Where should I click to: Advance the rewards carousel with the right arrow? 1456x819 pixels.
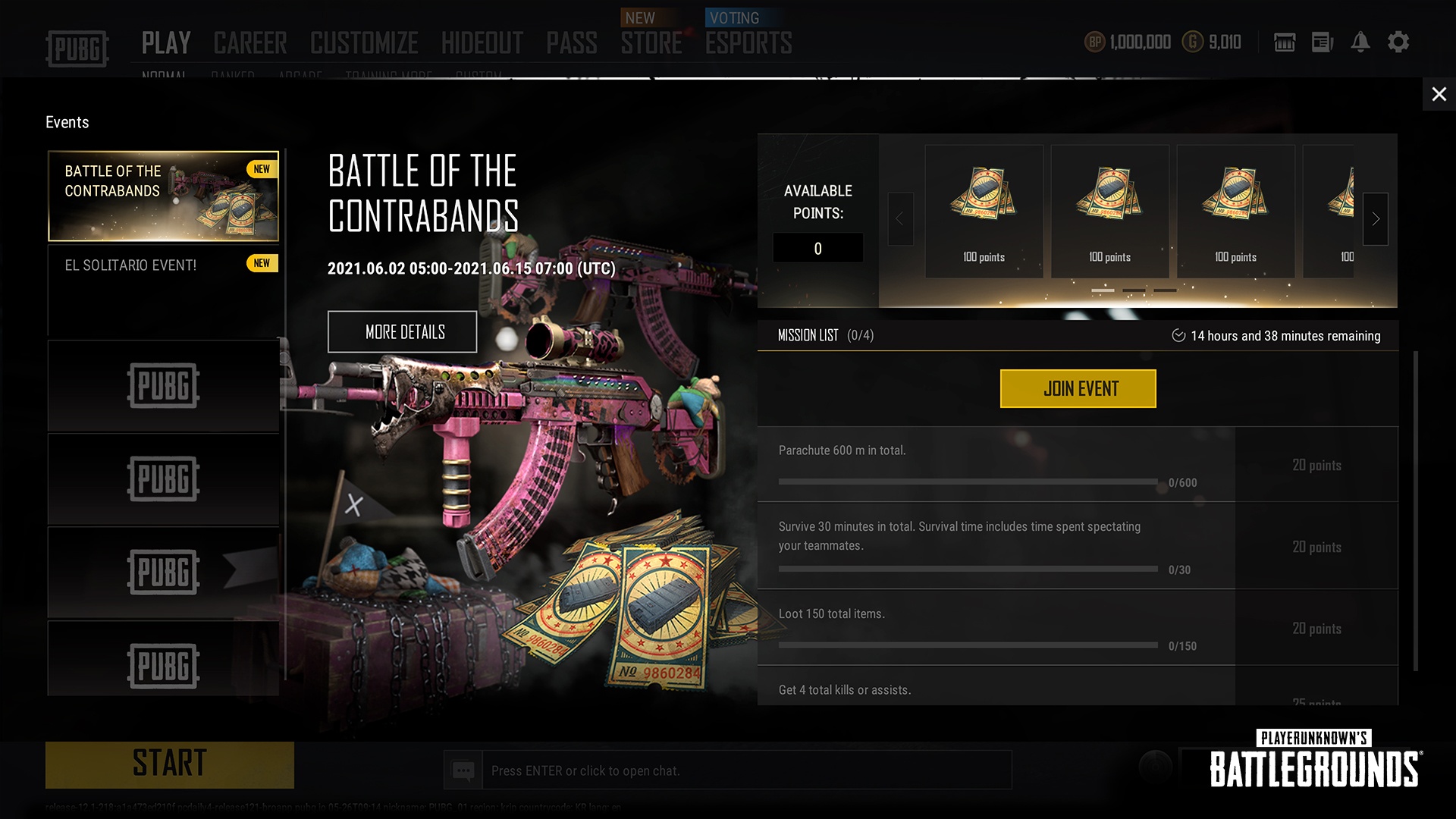1375,219
